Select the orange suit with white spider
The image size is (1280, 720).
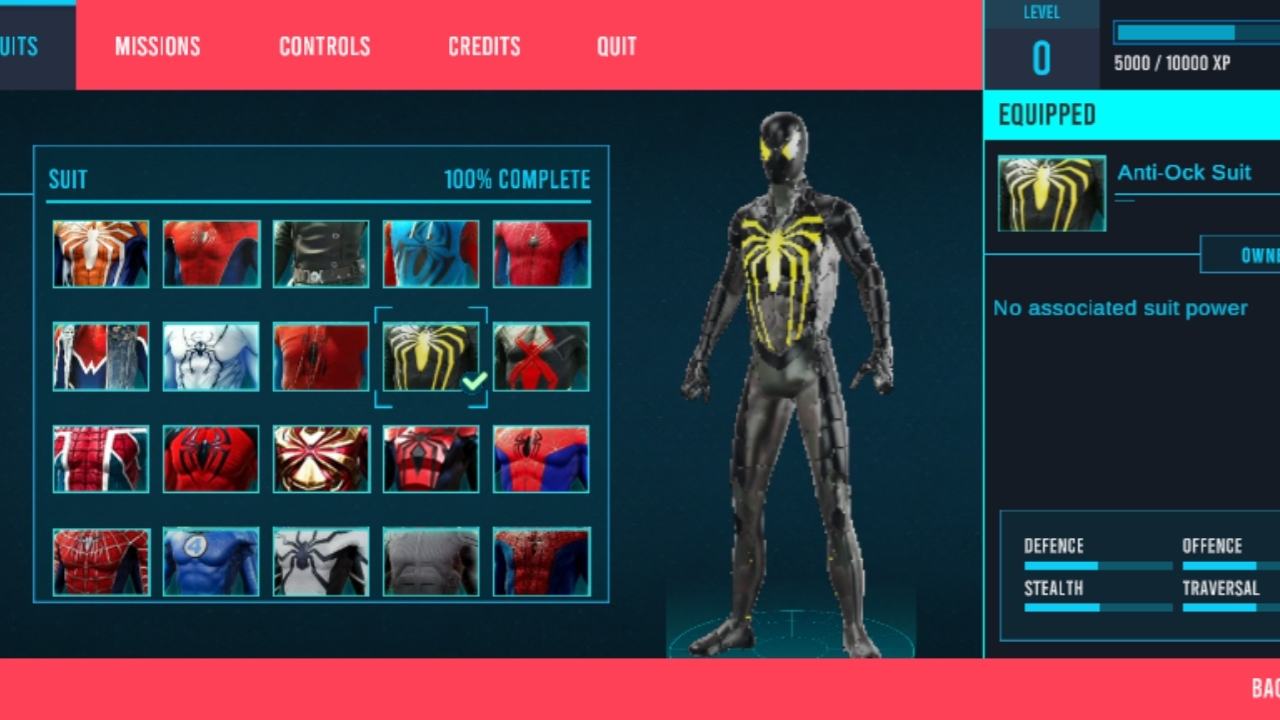(x=101, y=254)
